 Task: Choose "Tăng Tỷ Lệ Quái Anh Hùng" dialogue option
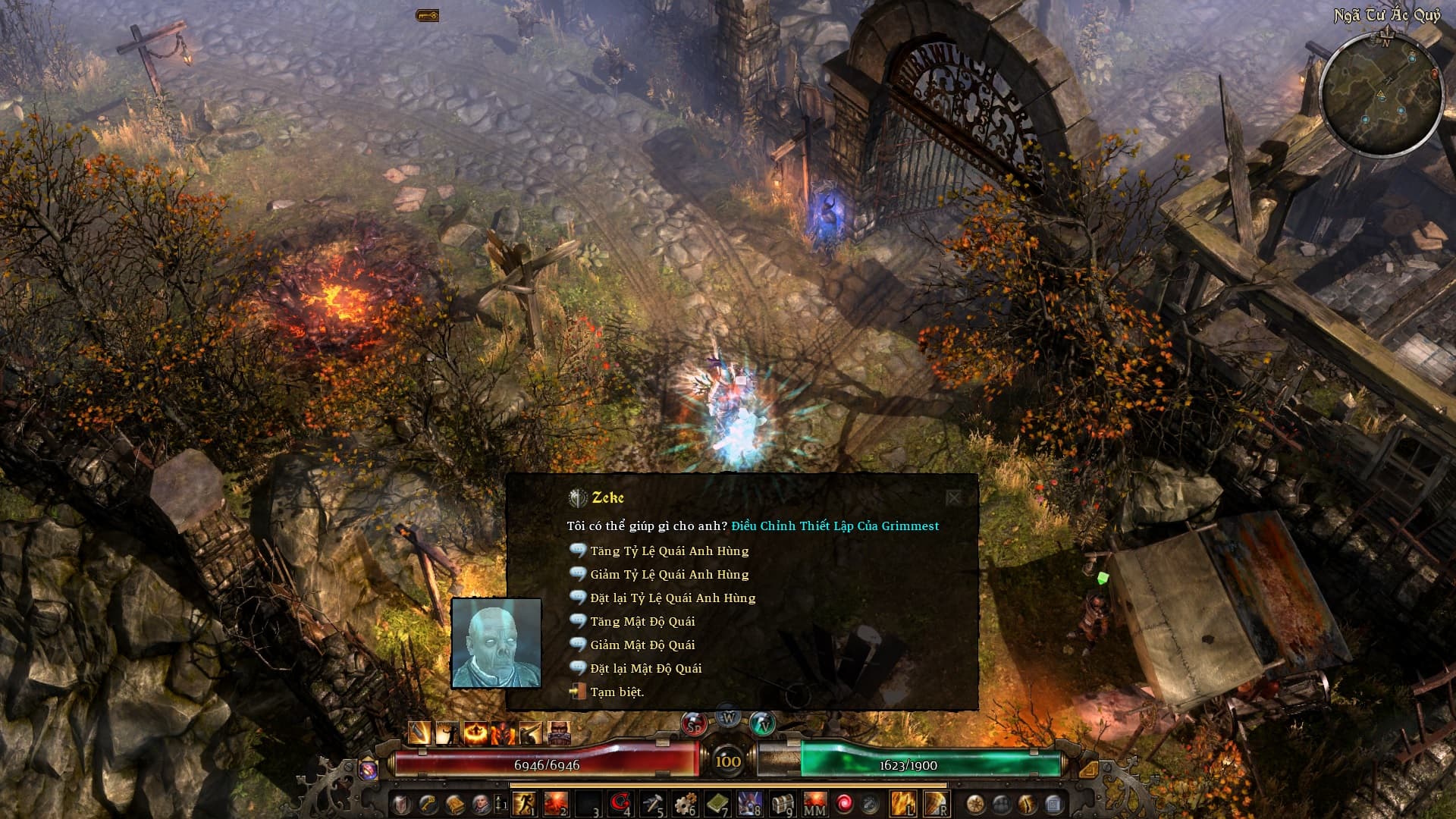pyautogui.click(x=669, y=551)
